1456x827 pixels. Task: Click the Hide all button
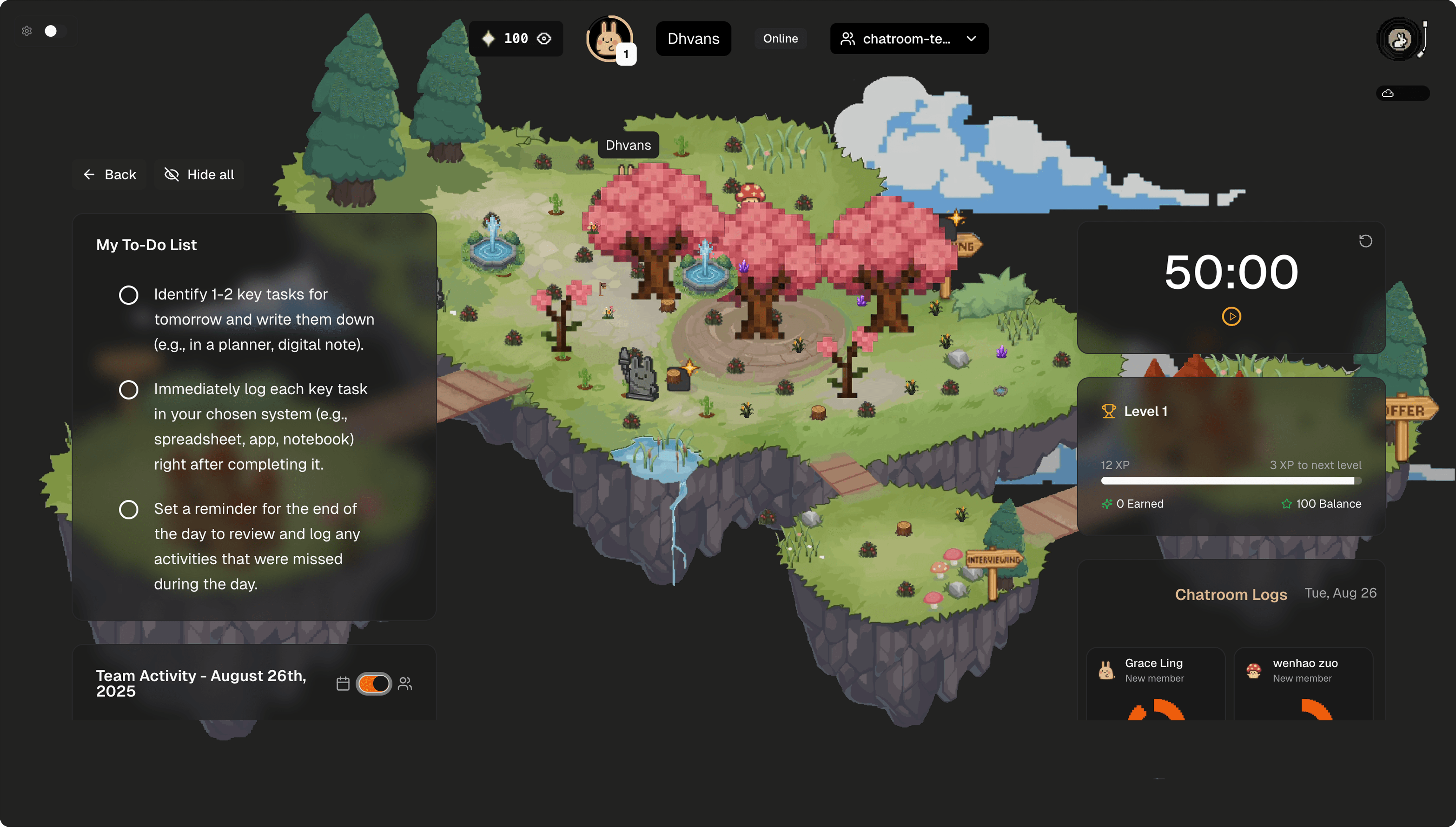[x=199, y=175]
